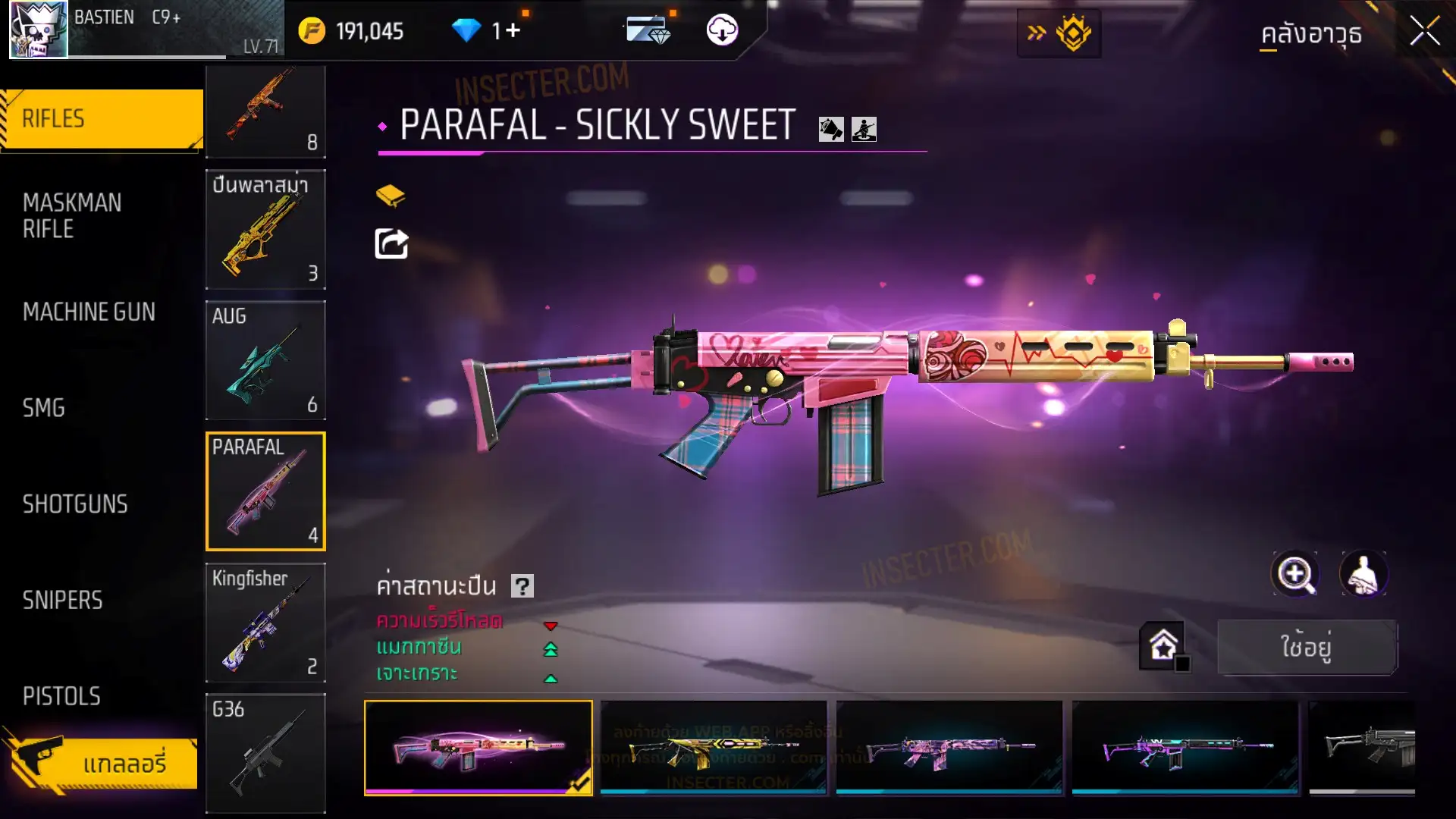
Task: Select the yellow PARAFAL skin thumbnail
Action: [x=713, y=748]
